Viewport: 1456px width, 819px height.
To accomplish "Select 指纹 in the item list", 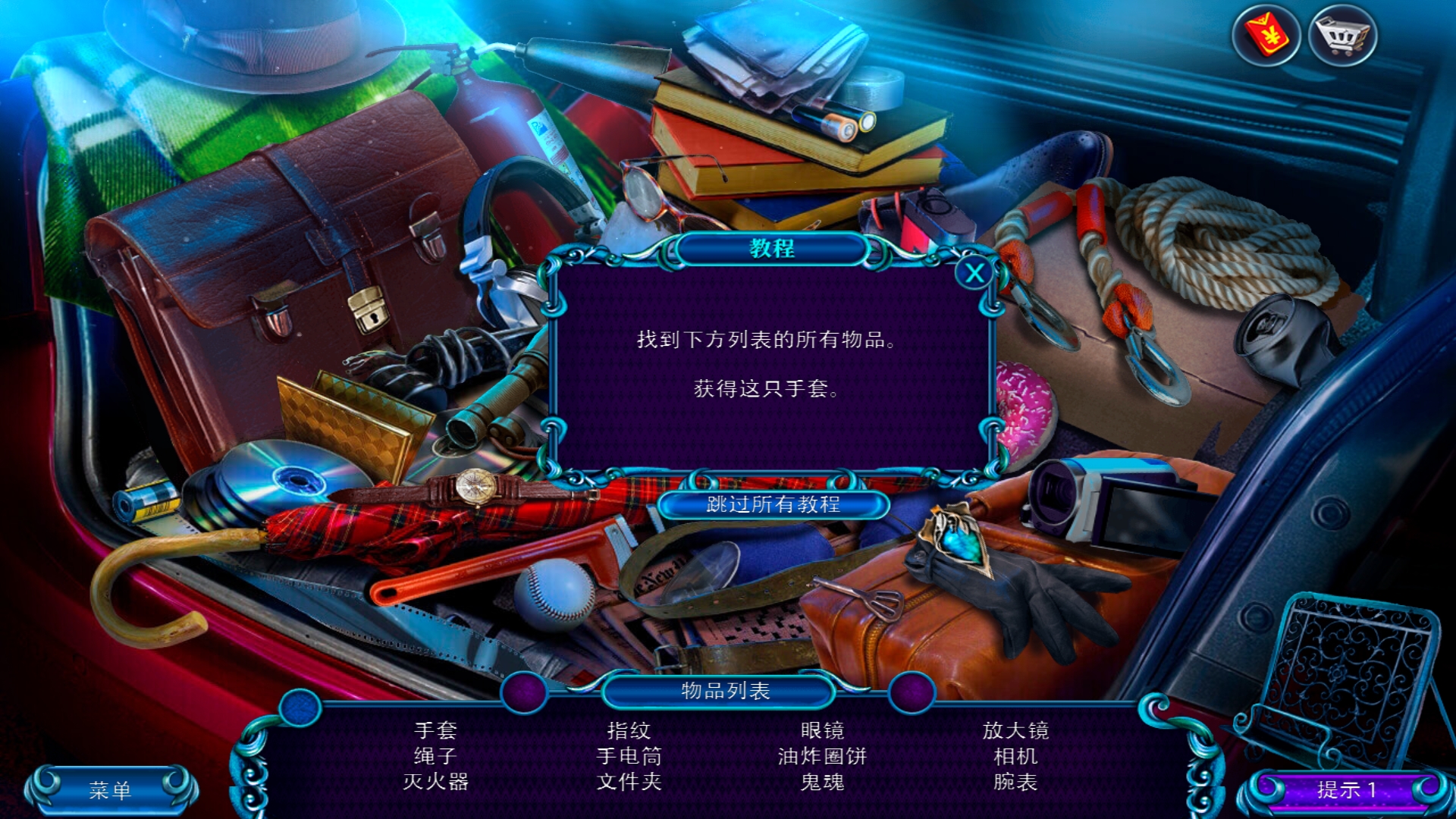I will click(629, 730).
